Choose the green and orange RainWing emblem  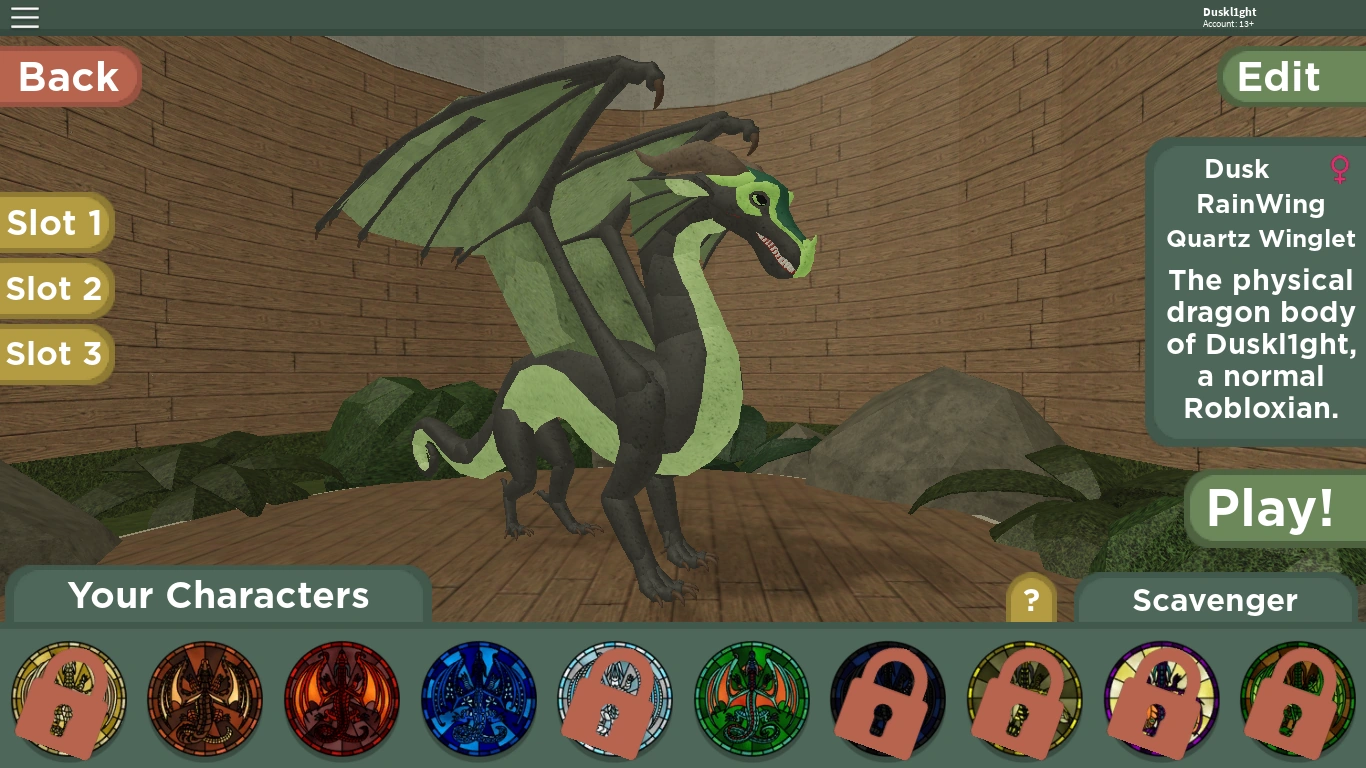pos(752,699)
